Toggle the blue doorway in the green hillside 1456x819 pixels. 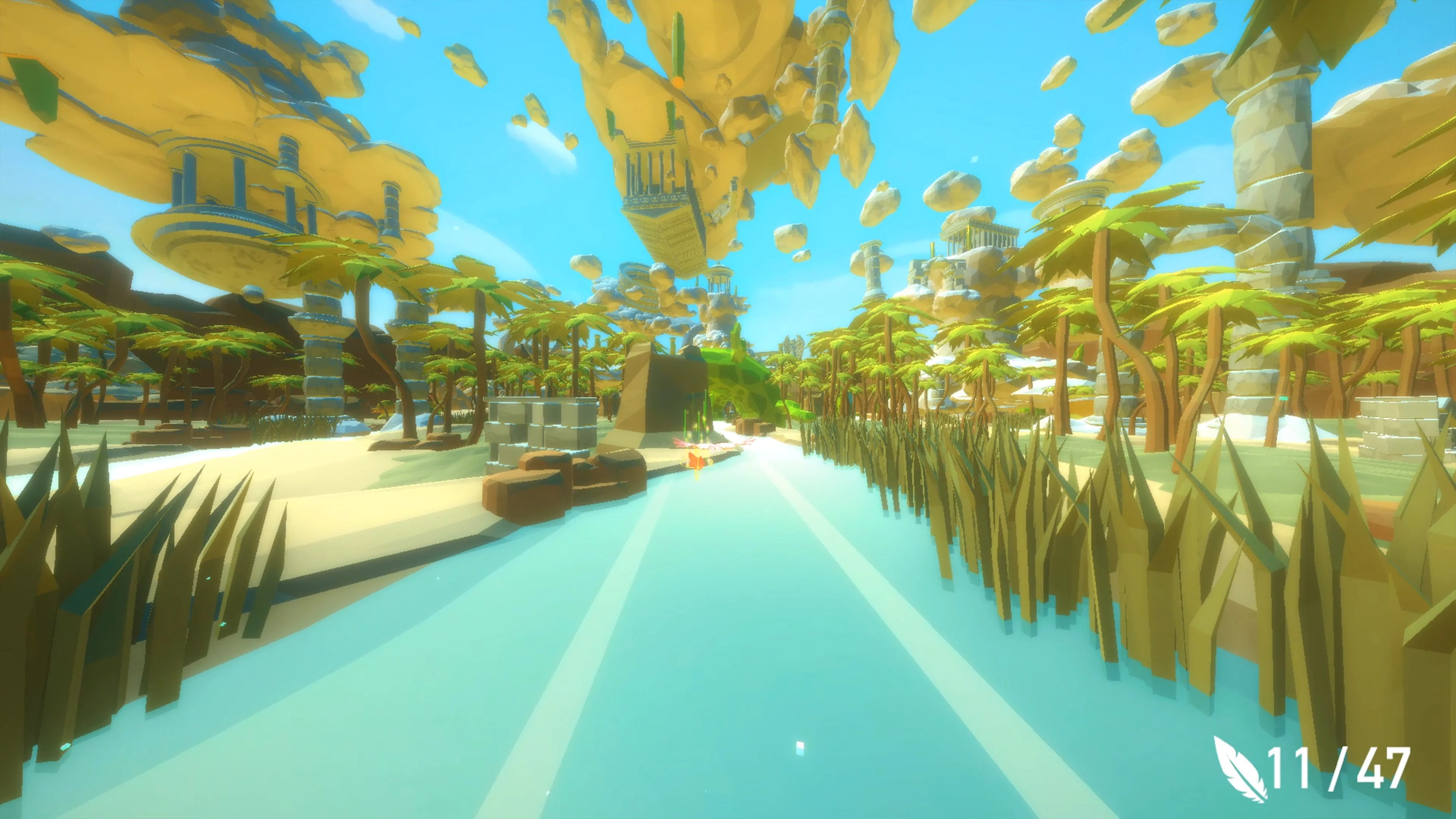click(728, 413)
